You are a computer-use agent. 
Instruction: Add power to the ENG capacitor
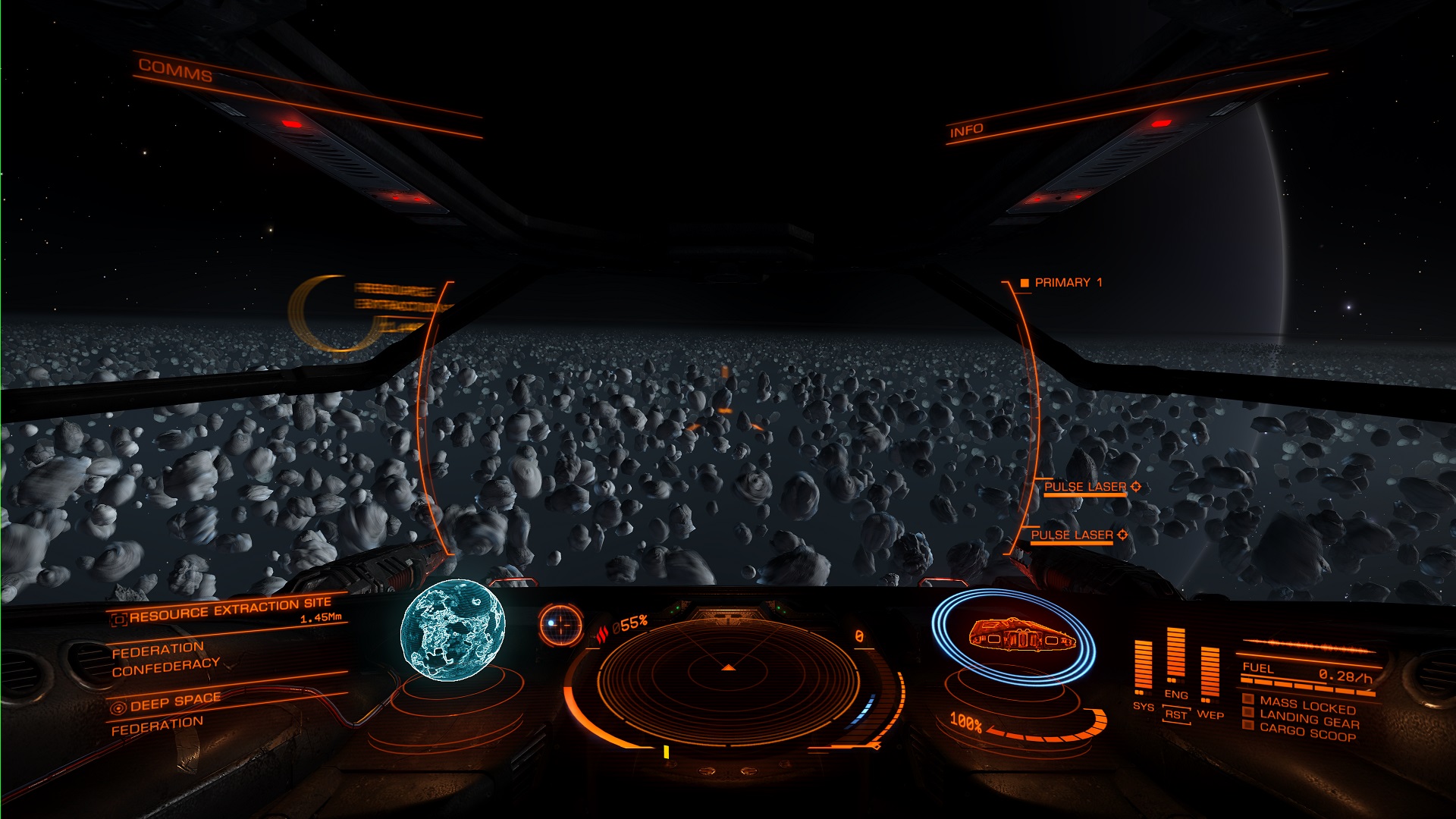tap(1175, 694)
